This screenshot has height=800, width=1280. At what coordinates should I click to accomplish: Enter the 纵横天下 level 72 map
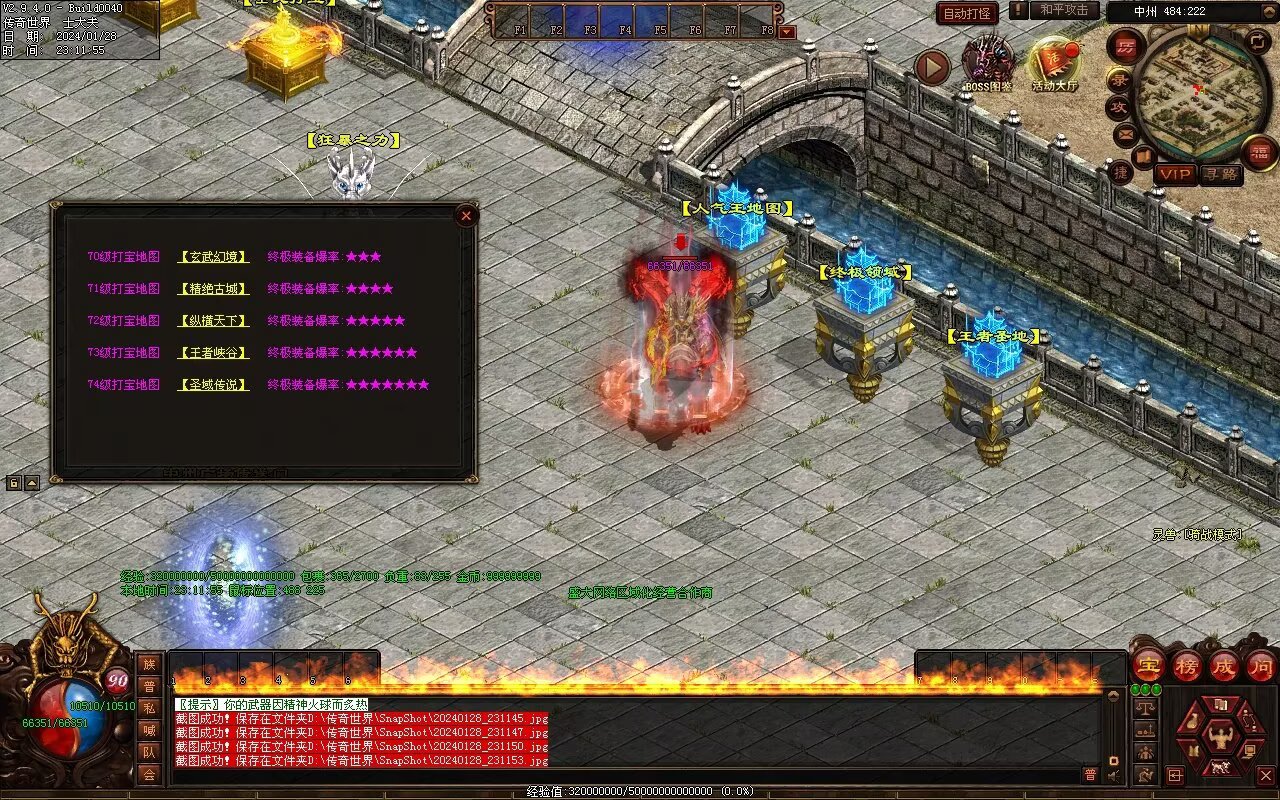click(x=213, y=321)
